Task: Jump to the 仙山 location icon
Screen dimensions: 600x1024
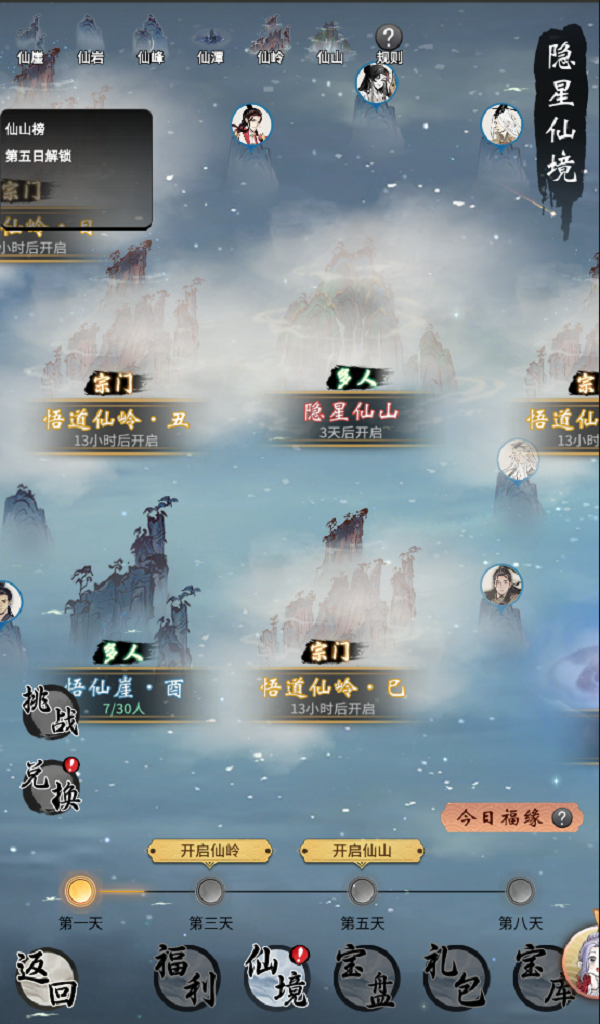Action: tap(329, 43)
